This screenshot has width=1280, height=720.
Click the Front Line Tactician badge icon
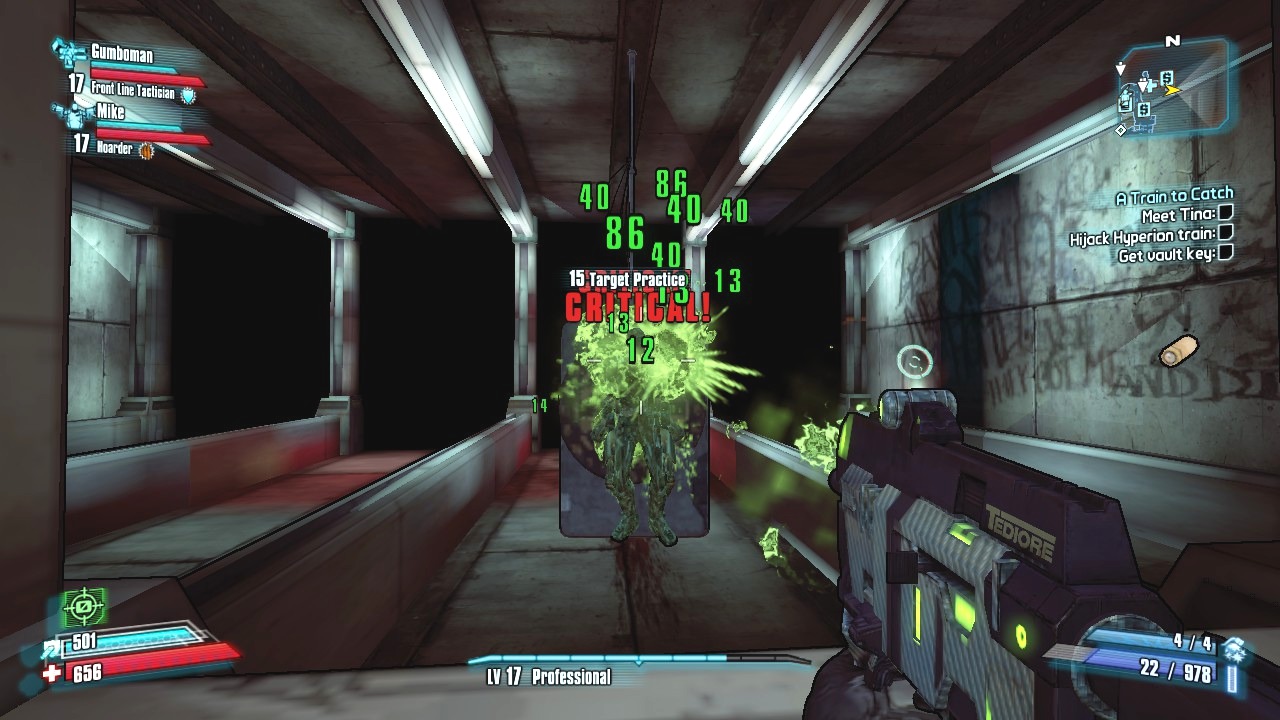pyautogui.click(x=188, y=93)
